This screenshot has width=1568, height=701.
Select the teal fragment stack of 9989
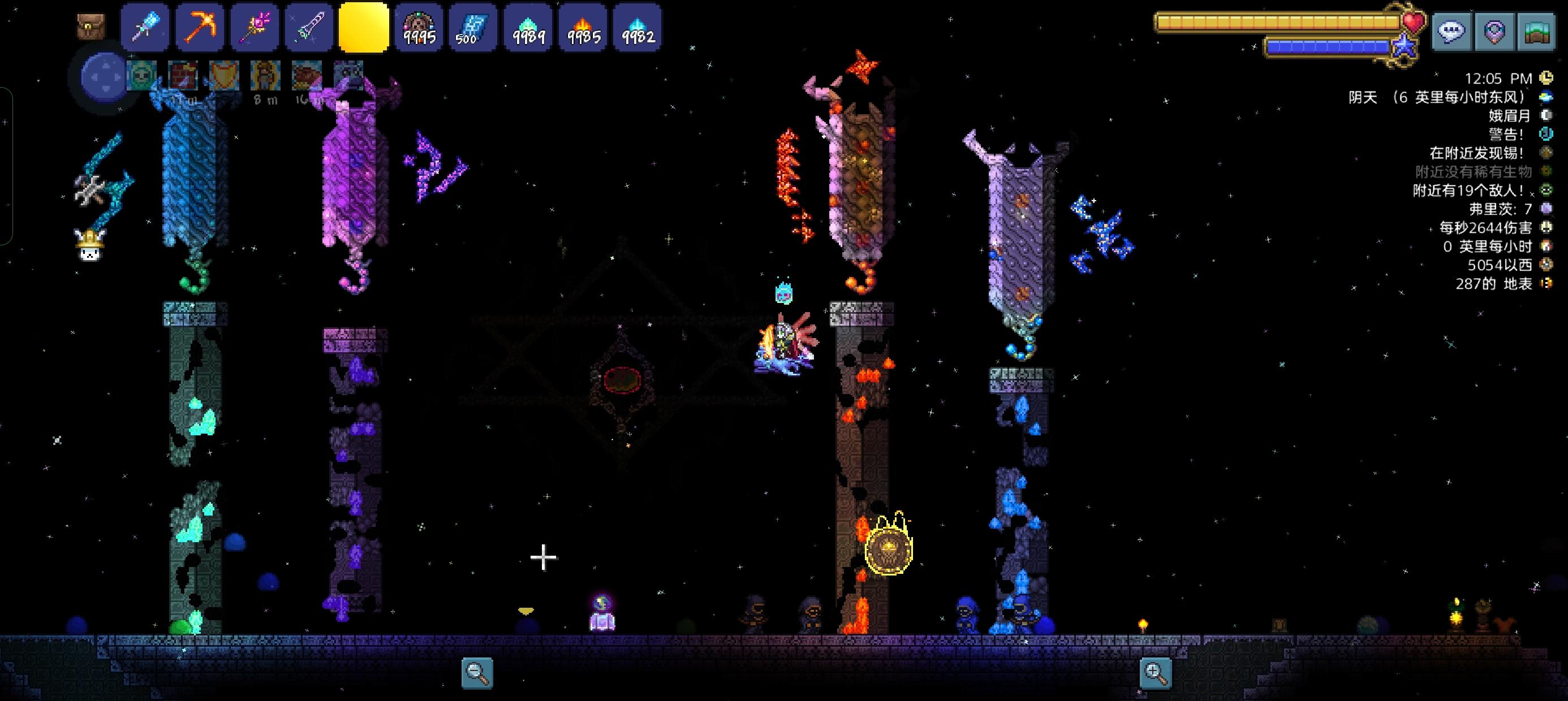click(x=528, y=28)
